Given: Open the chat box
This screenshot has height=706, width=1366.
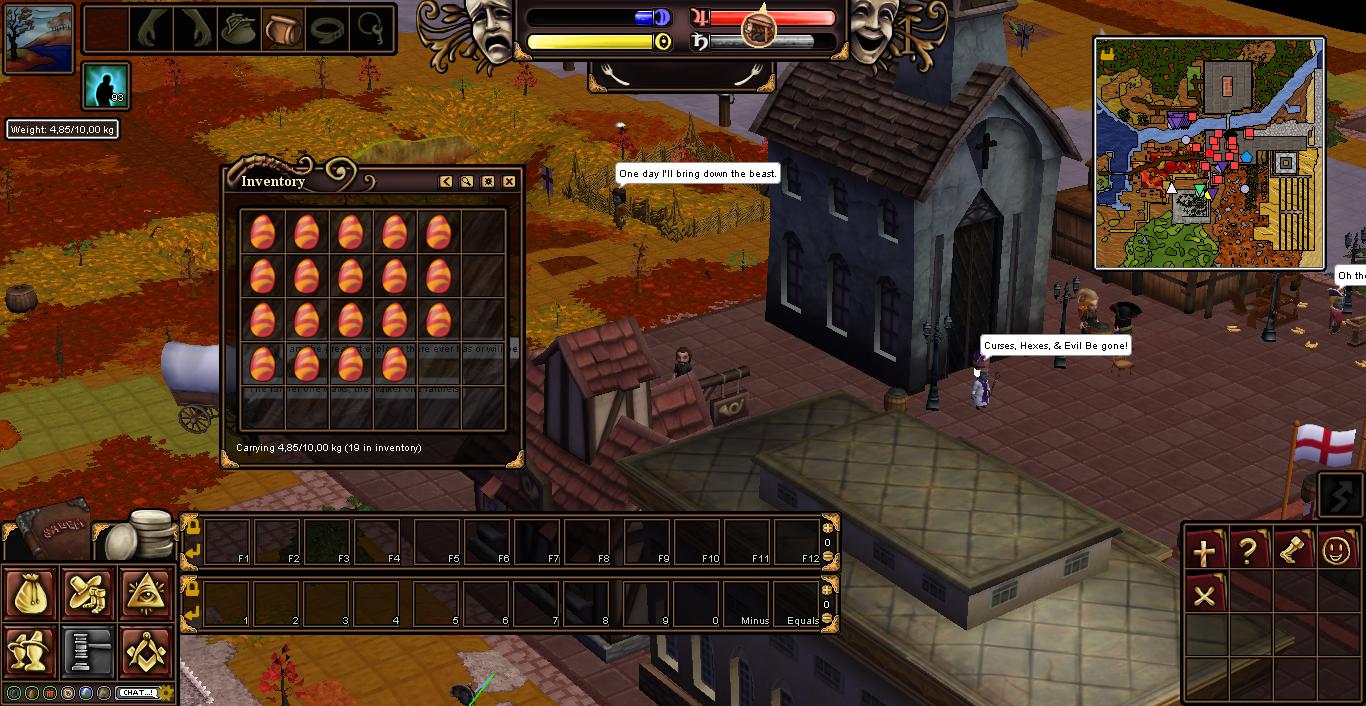Looking at the screenshot, I should (137, 692).
